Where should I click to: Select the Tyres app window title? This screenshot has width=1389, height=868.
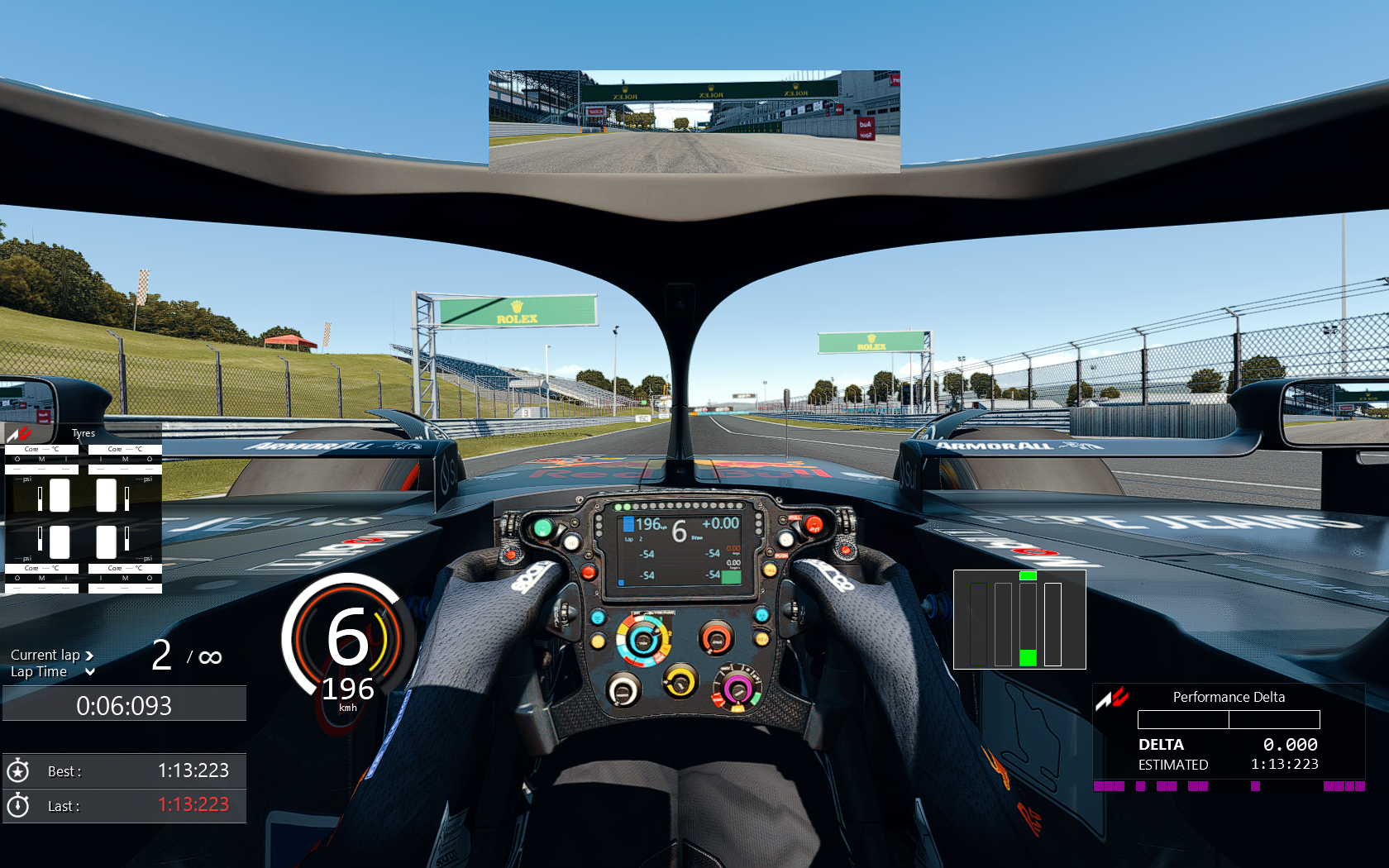pos(84,433)
